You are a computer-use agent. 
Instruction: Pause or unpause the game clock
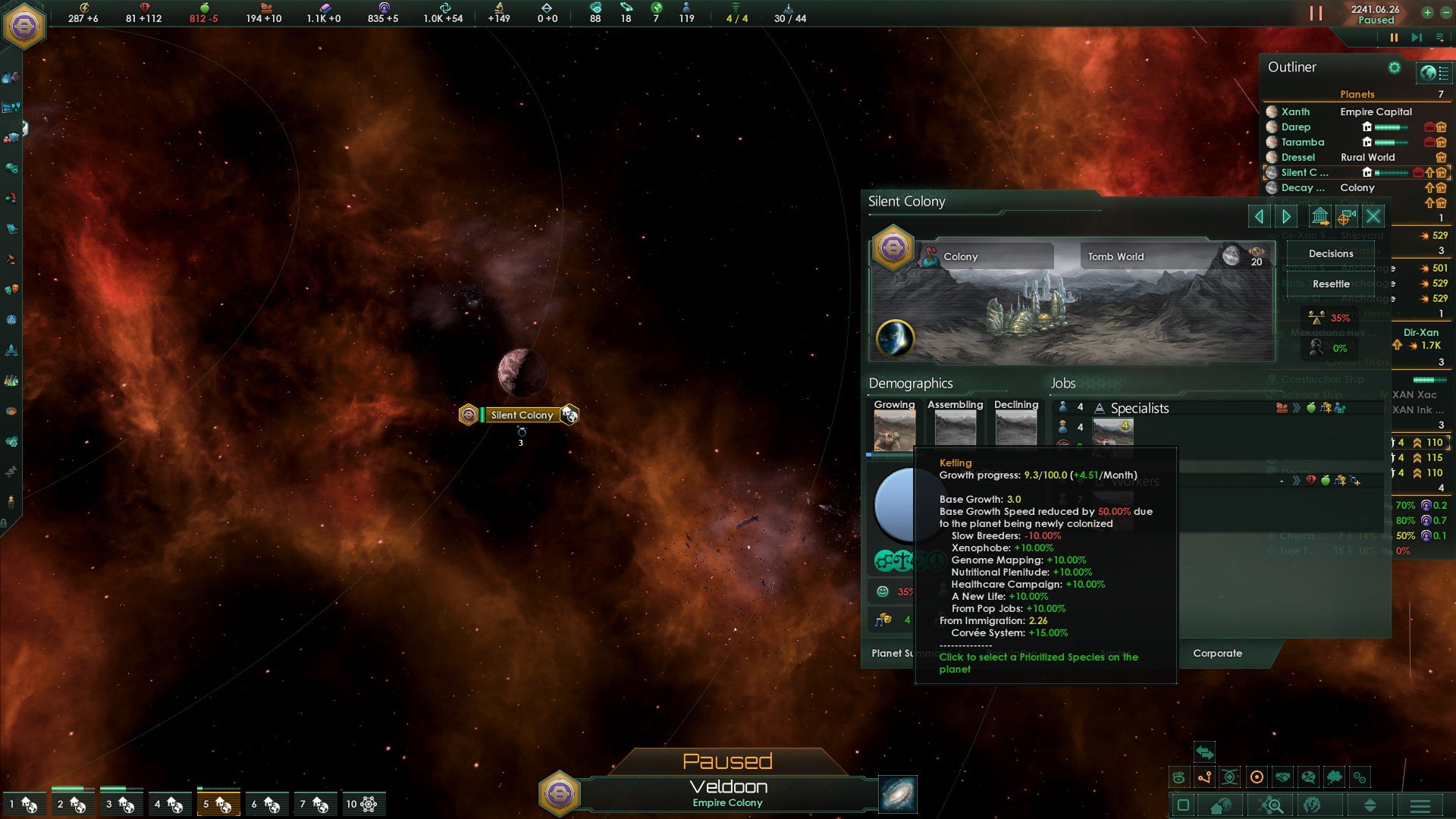(x=1393, y=37)
